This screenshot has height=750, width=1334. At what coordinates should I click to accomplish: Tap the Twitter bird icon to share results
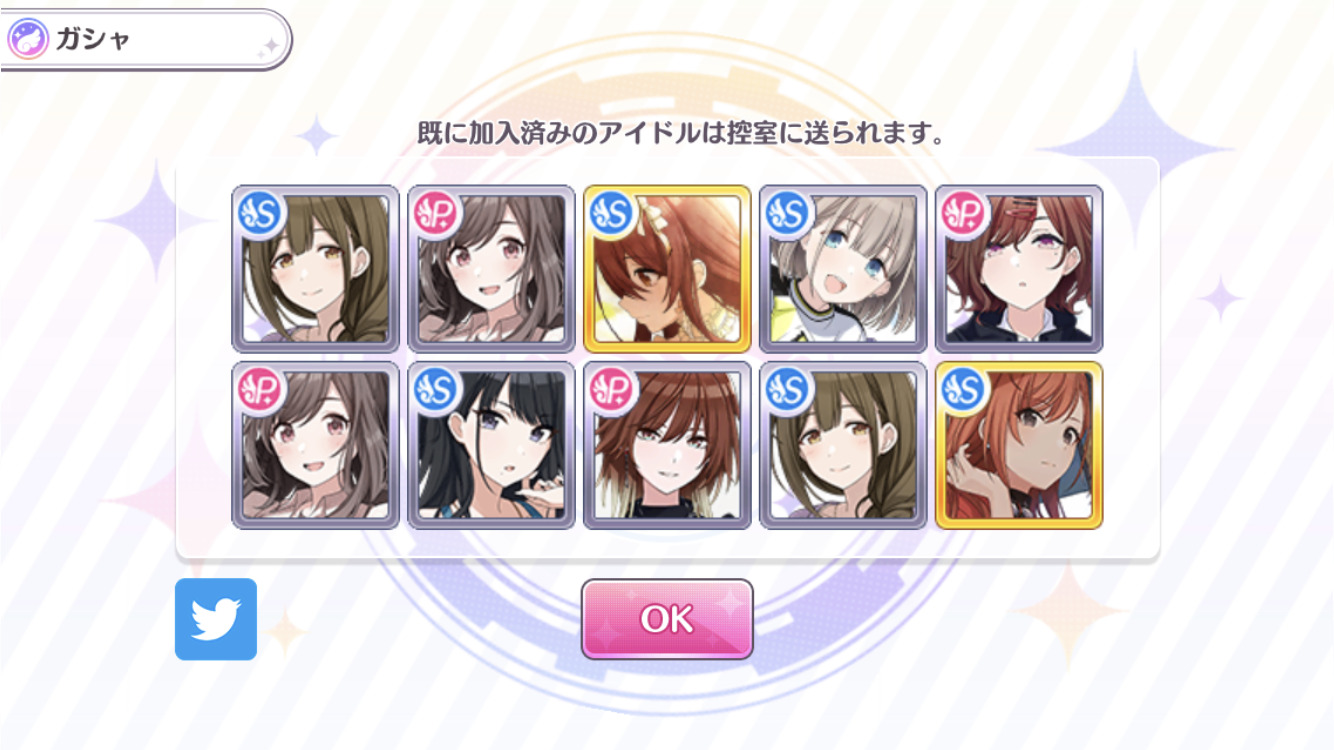coord(216,620)
